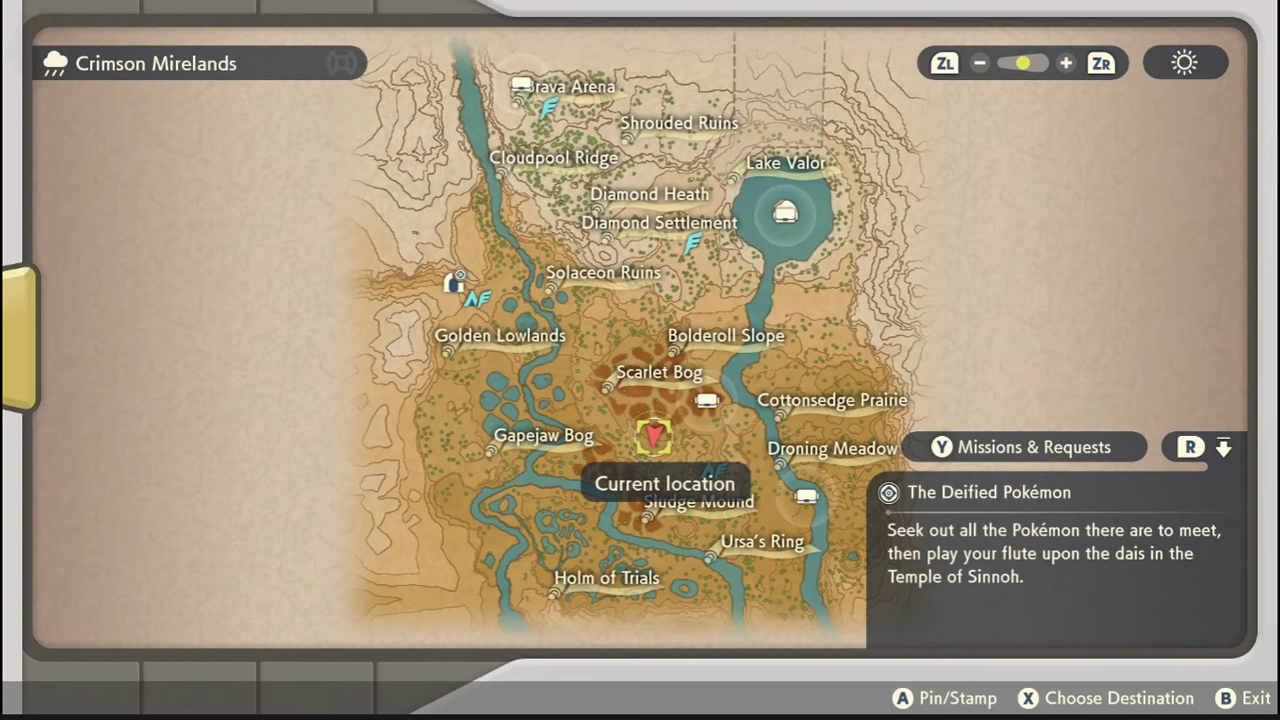Click the camp icon at Lake Valor
1280x720 pixels.
[x=785, y=212]
